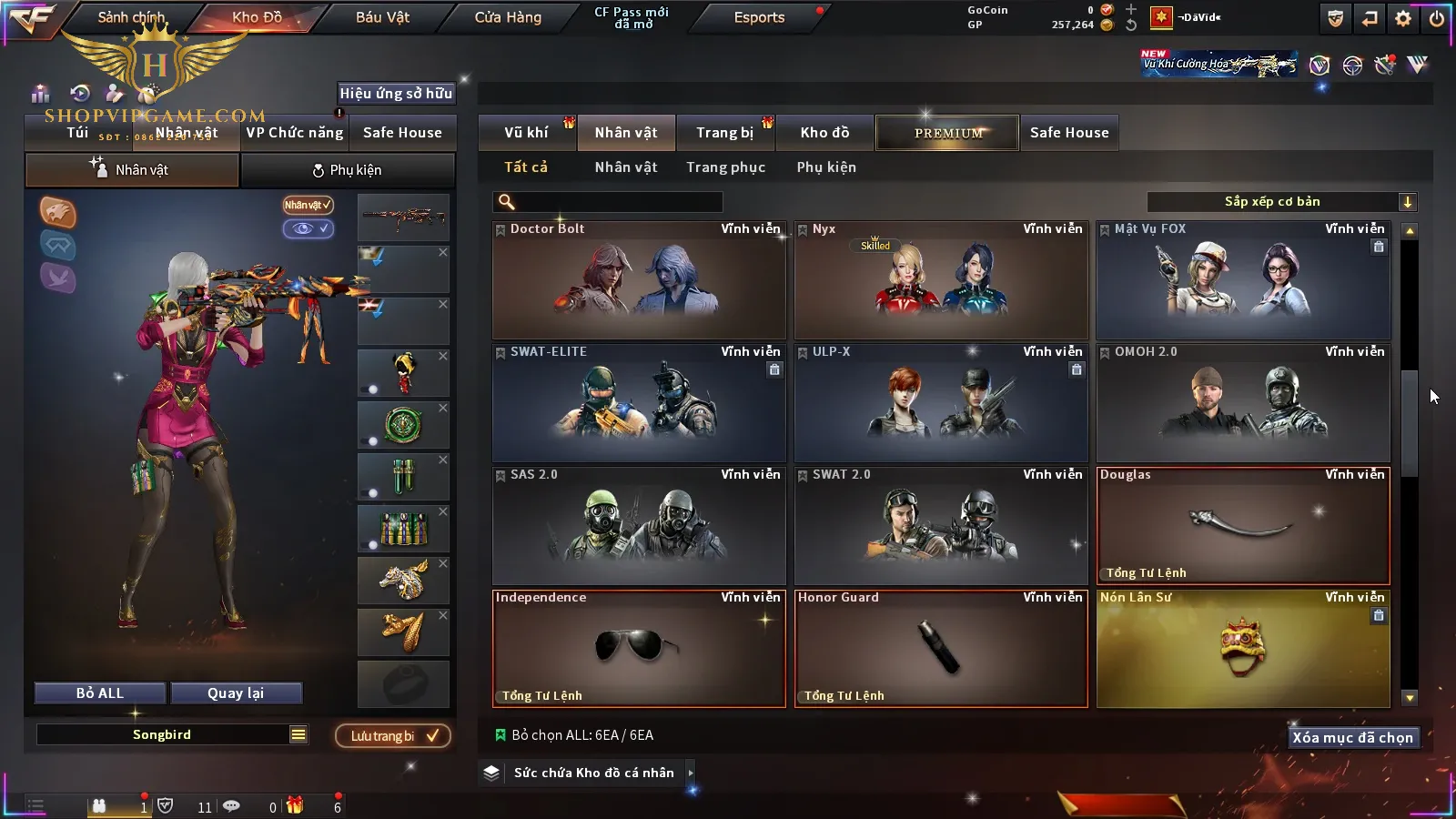Viewport: 1456px width, 819px height.
Task: Click the power exit icon
Action: click(x=1437, y=18)
